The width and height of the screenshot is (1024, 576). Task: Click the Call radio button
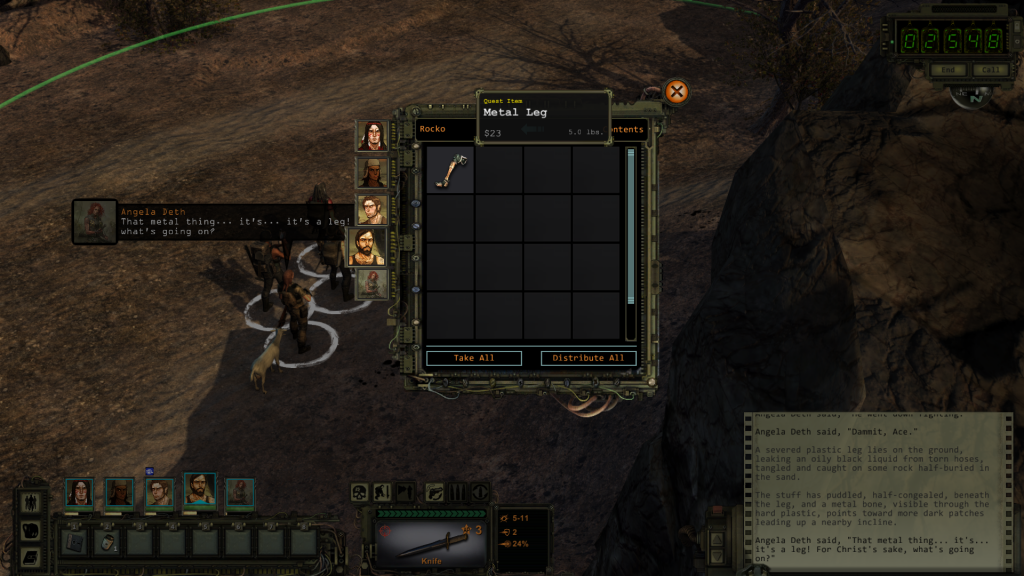point(989,70)
